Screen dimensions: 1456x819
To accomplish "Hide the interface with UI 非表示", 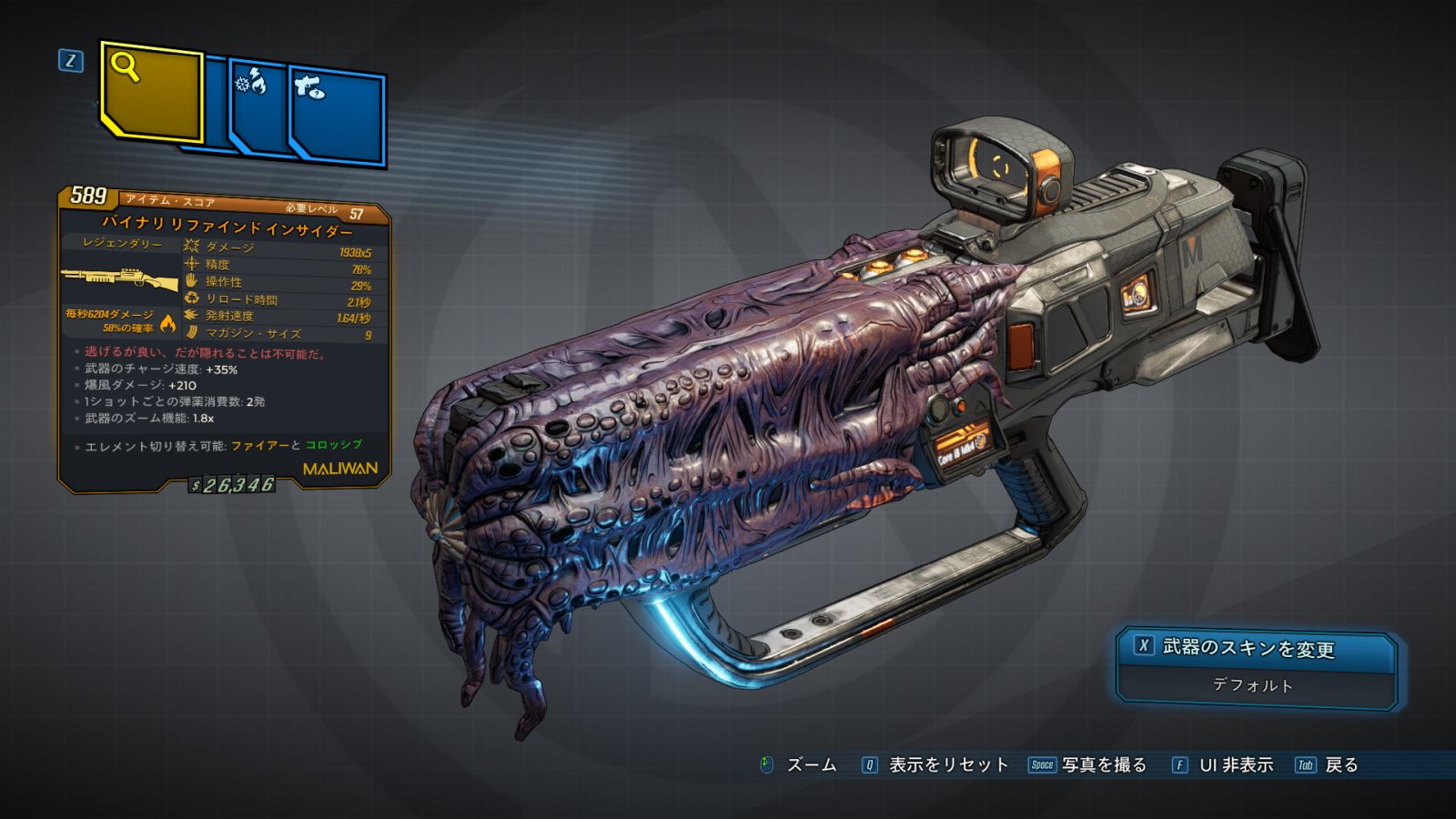I will coord(1222,765).
